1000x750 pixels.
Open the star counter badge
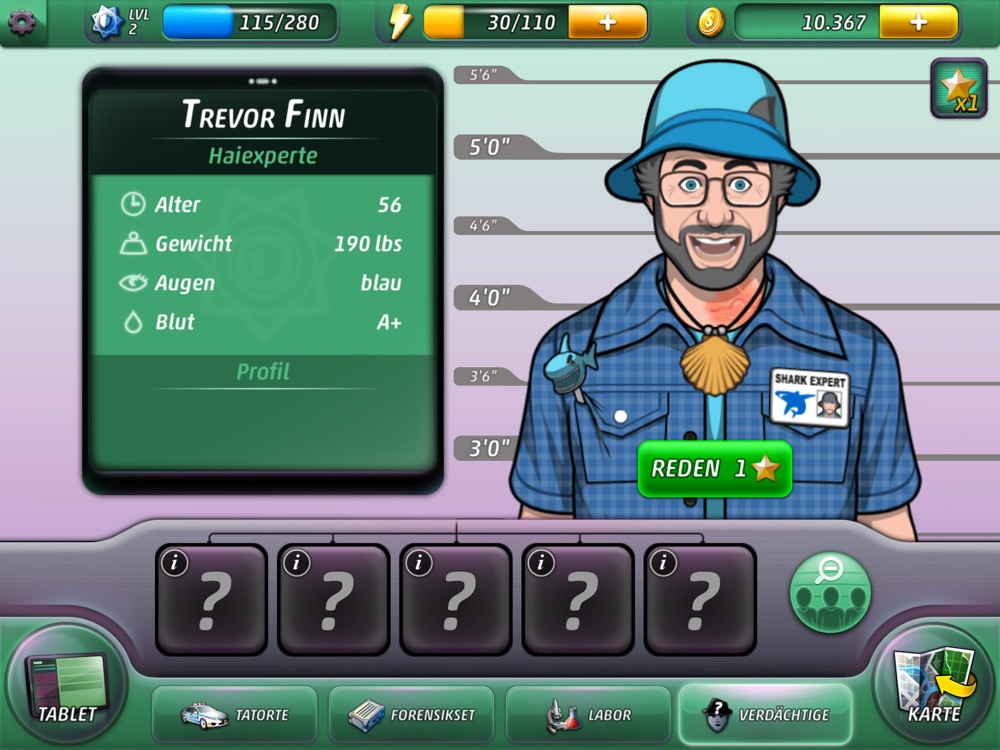(958, 88)
